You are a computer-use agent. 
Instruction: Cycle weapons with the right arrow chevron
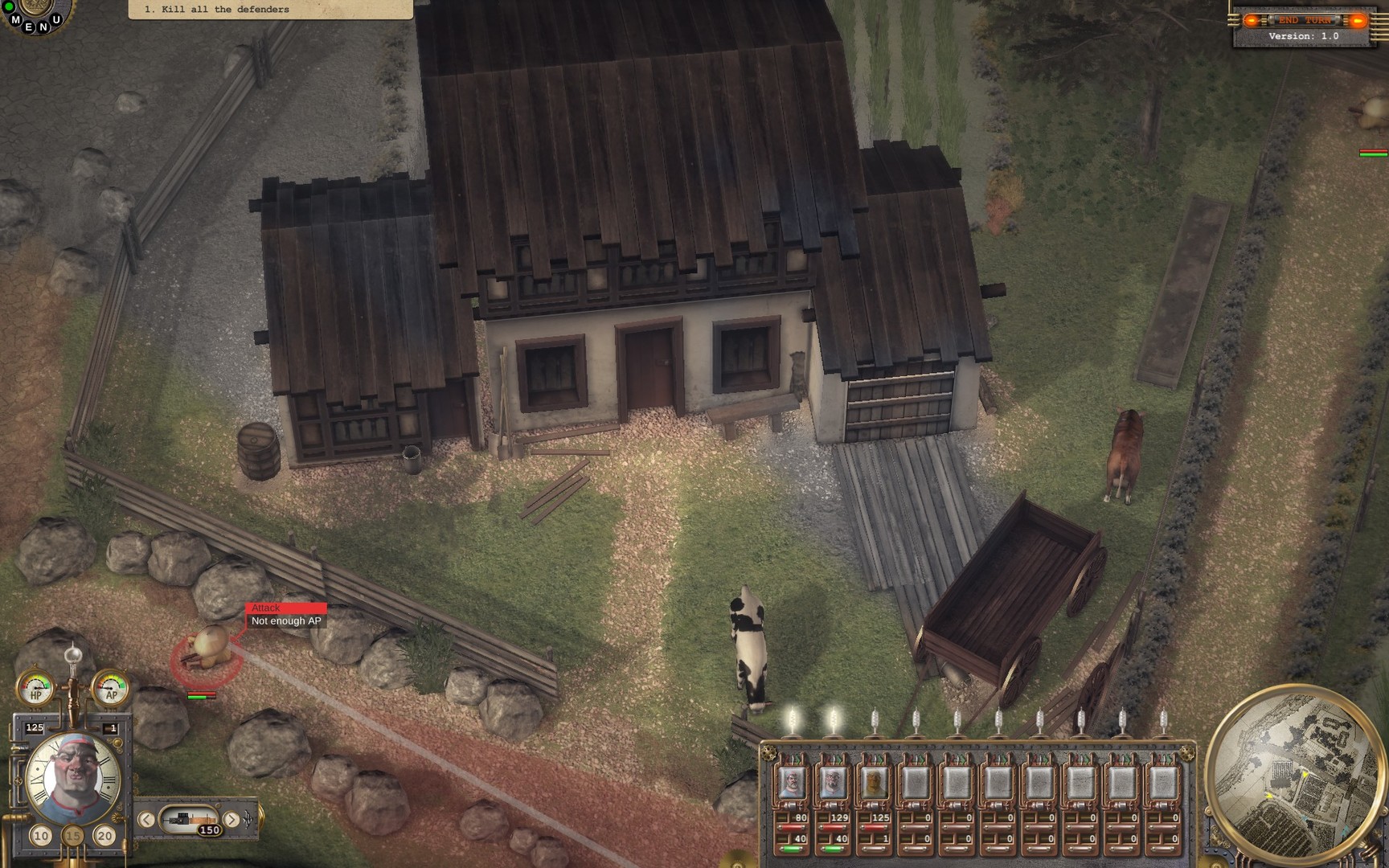pos(231,819)
